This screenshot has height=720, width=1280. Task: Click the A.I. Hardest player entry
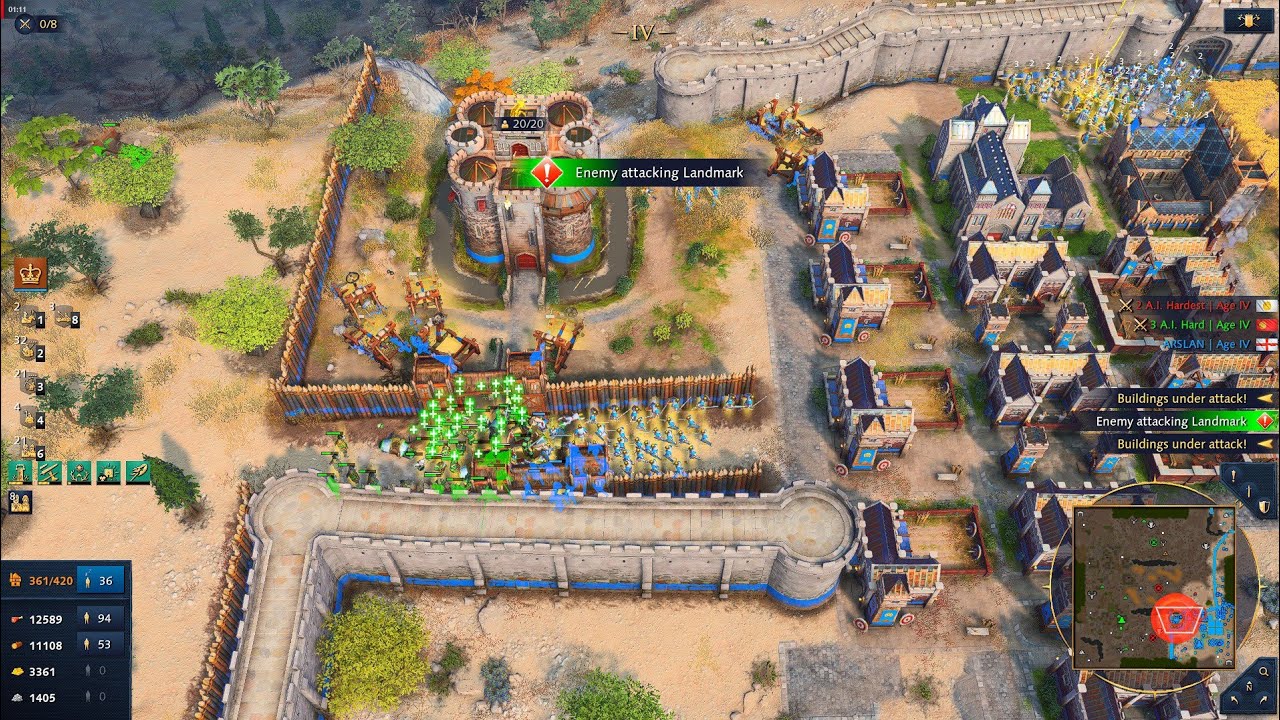(x=1190, y=305)
